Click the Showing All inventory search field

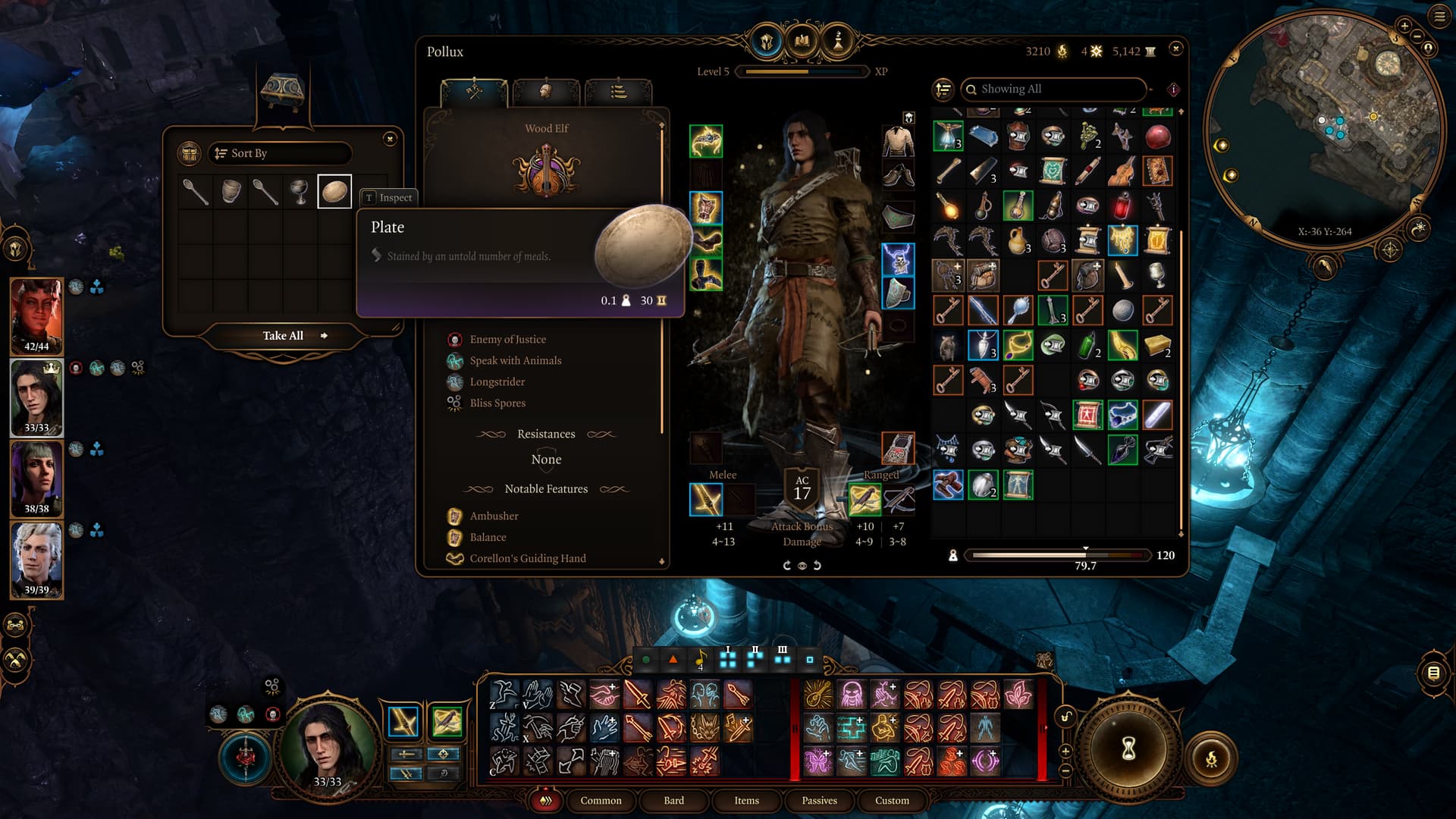(x=1054, y=89)
